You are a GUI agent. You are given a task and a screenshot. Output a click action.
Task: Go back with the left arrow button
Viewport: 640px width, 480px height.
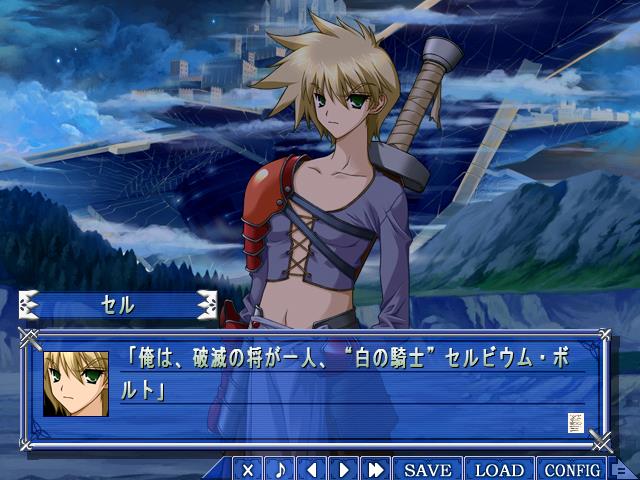[312, 469]
